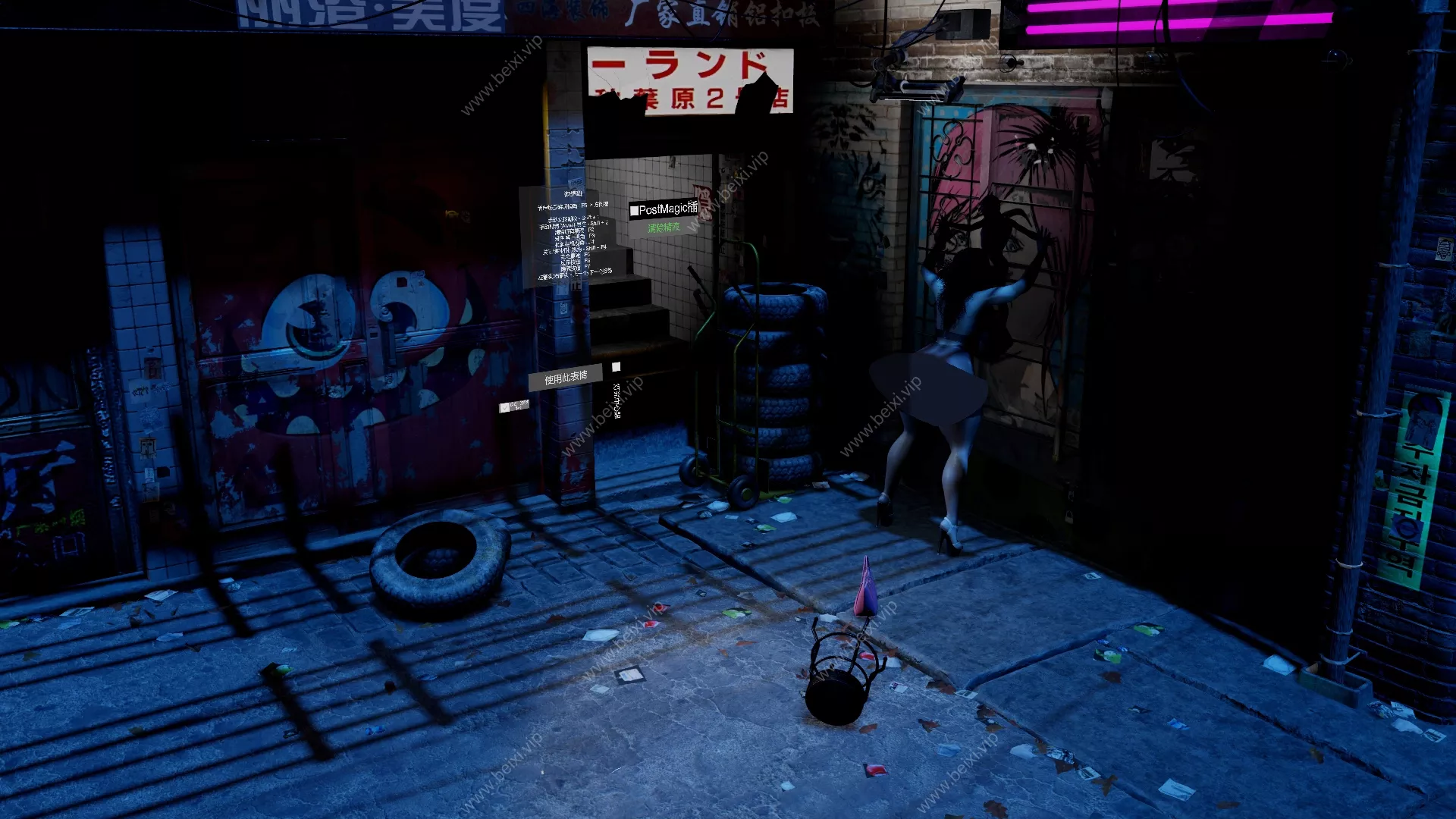This screenshot has height=819, width=1456.
Task: Untick the small checked box below 使用此表情
Action: [x=505, y=407]
